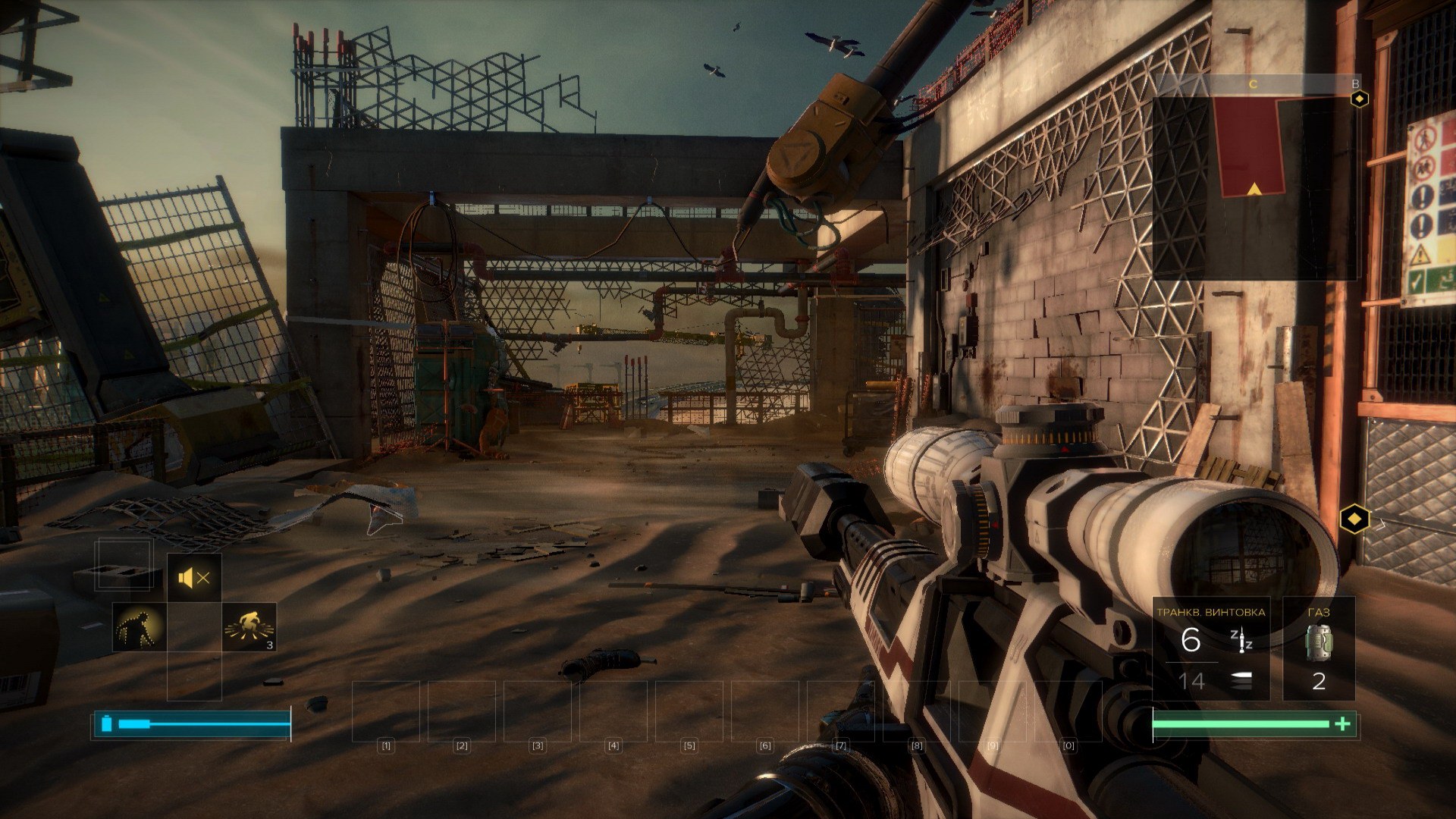Click the hexagon objective marker beside the scope

tap(1354, 520)
